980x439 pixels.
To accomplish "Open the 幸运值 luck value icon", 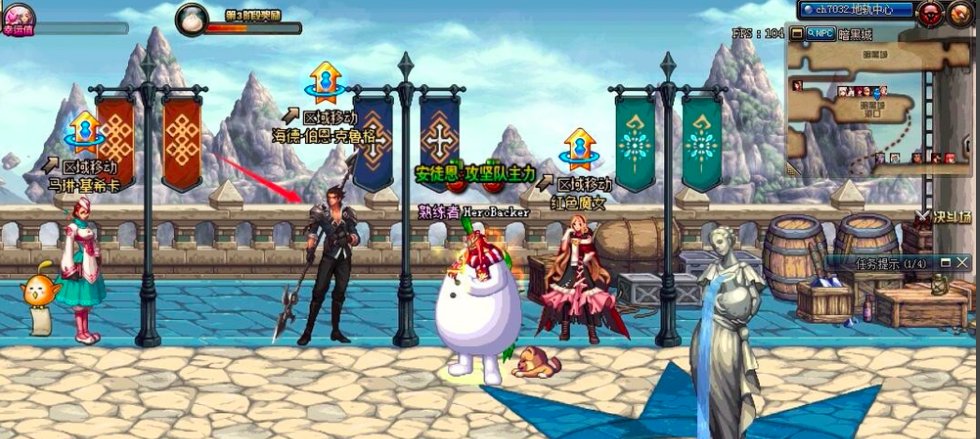I will pos(17,16).
